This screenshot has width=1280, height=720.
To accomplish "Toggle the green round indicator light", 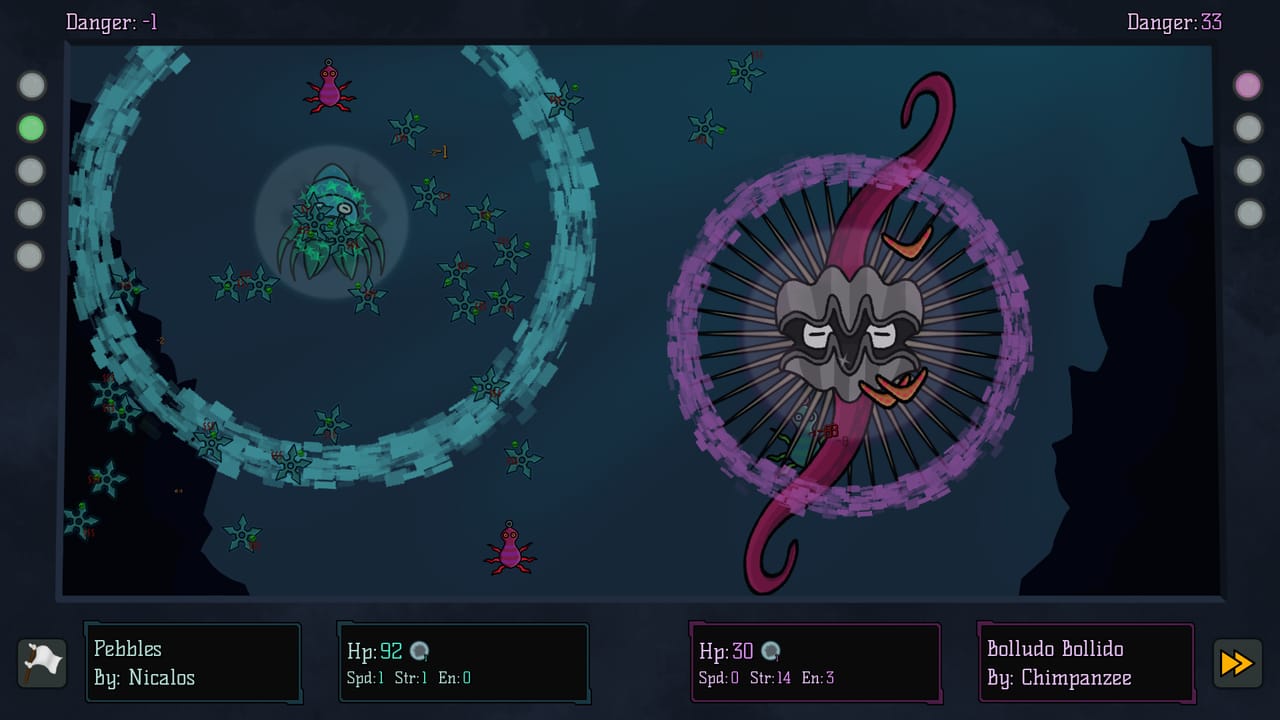I will click(x=32, y=126).
